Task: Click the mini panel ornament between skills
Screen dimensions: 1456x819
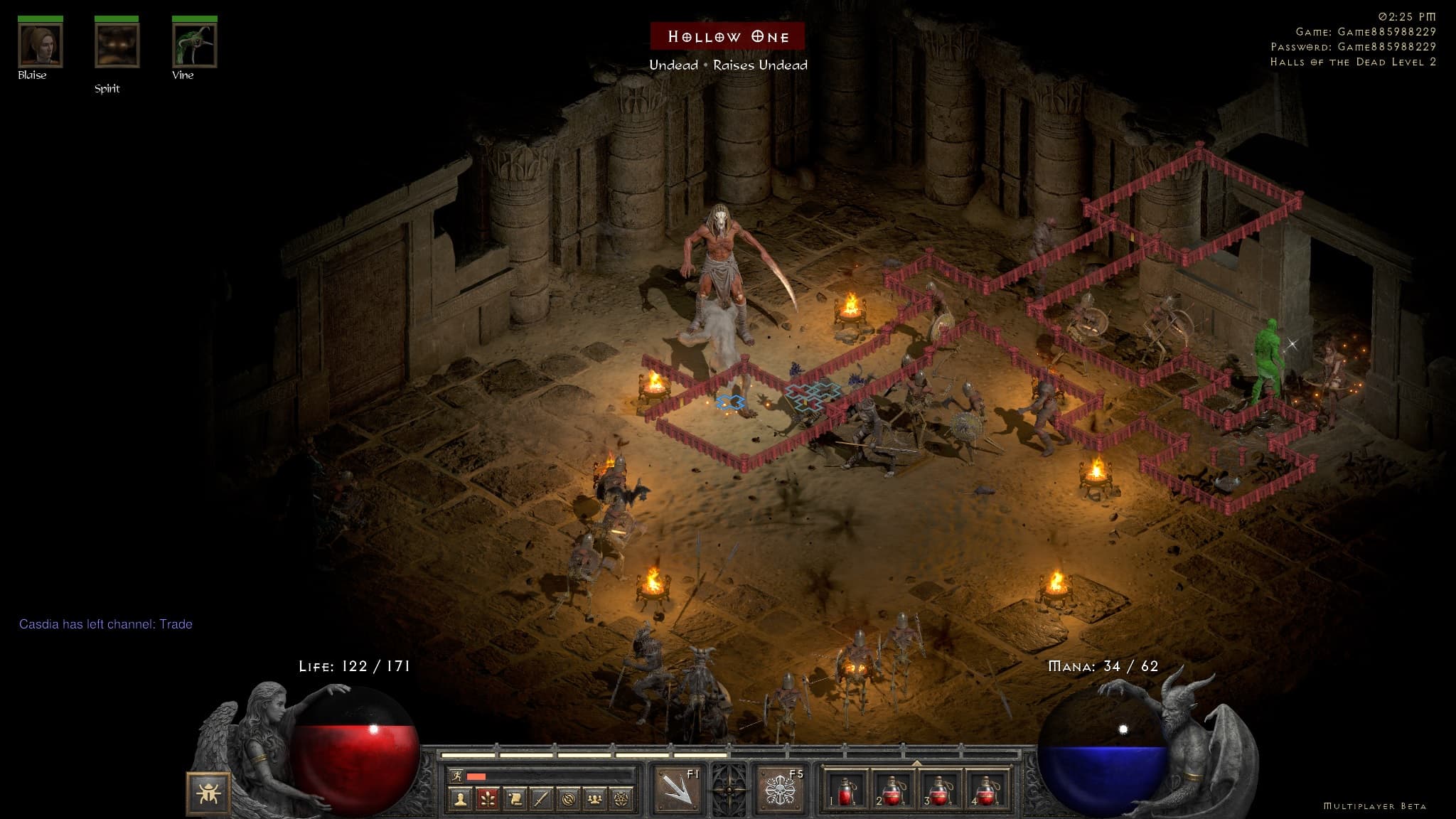Action: (729, 788)
